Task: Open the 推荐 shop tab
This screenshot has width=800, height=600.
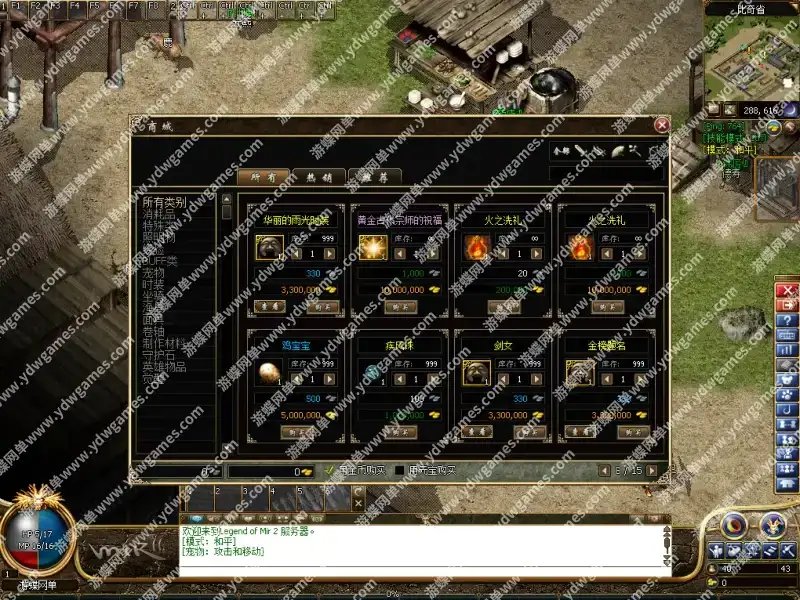Action: click(x=373, y=177)
